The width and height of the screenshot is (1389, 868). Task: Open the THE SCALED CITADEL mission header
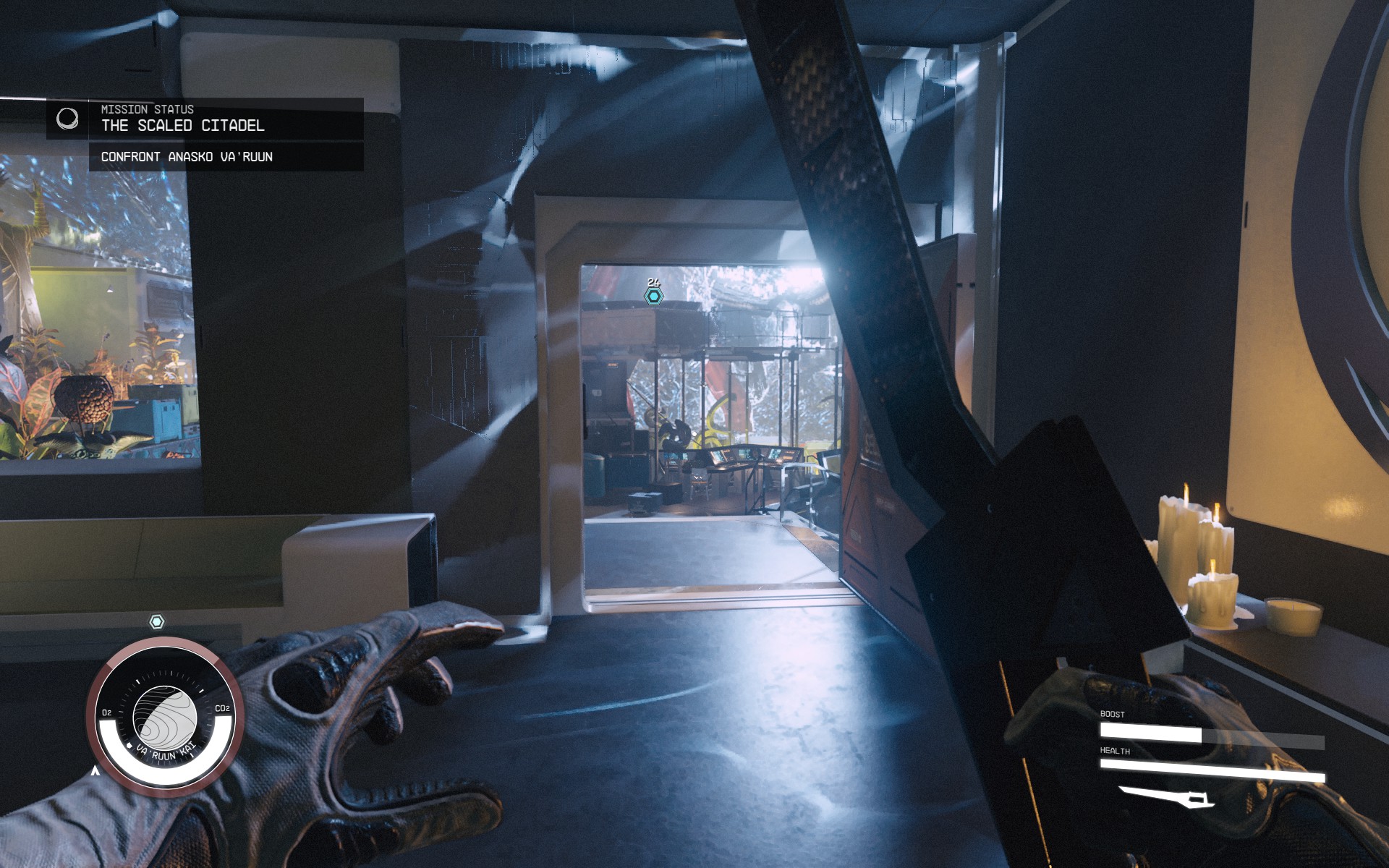pos(184,125)
